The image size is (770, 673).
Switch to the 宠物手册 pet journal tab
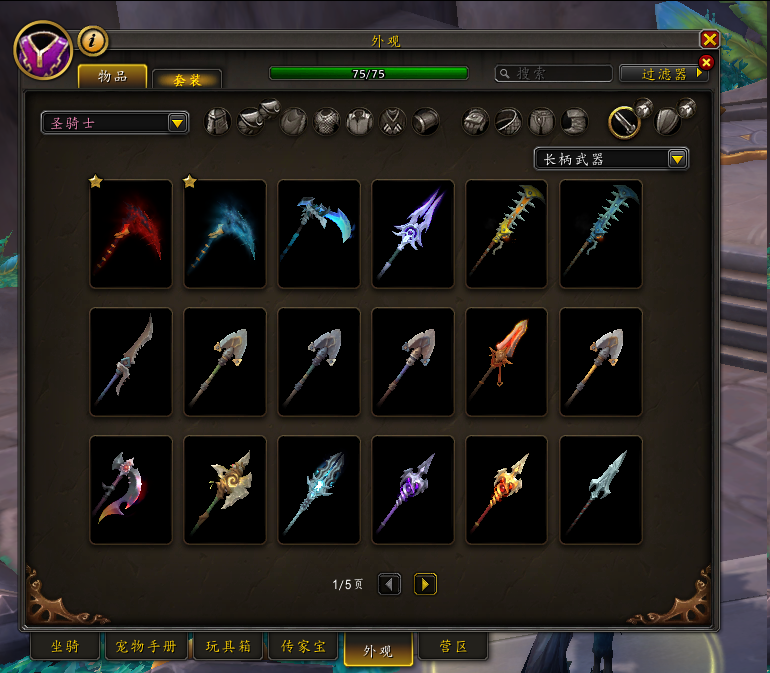point(147,647)
